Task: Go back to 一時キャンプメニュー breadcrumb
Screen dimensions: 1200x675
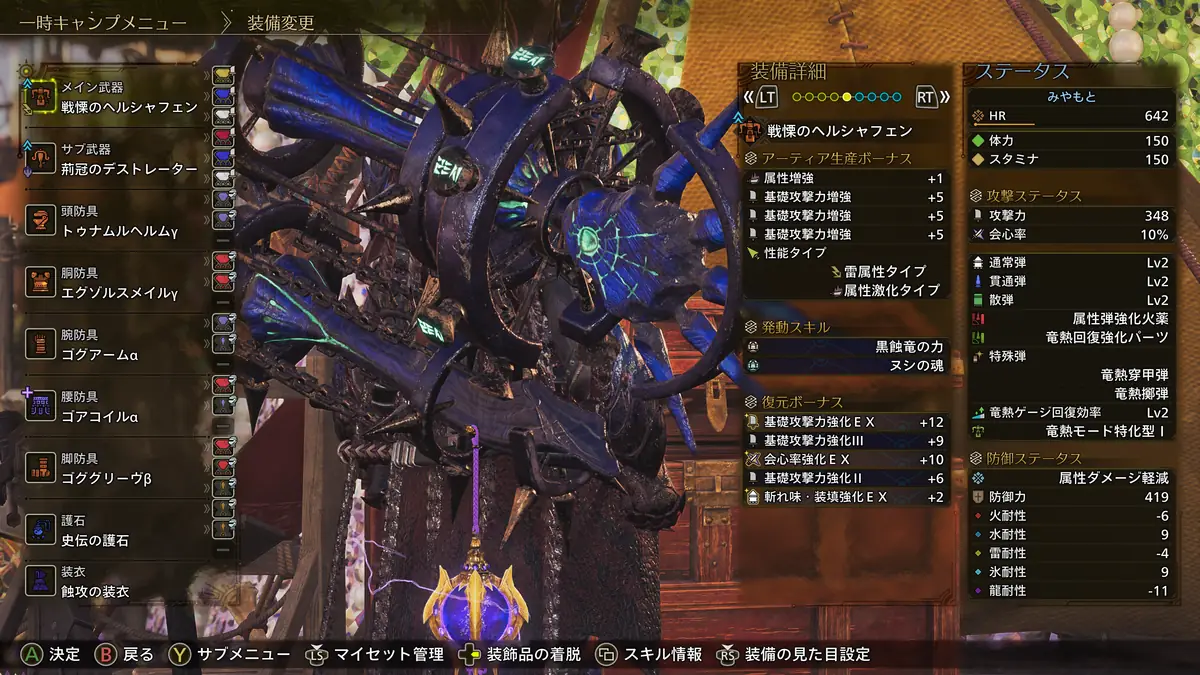Action: [102, 23]
